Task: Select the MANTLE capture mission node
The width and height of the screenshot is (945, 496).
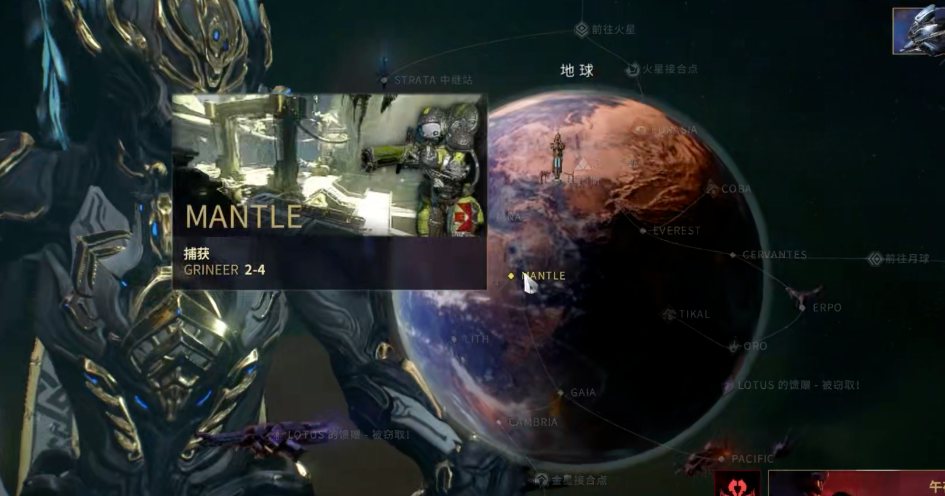Action: pos(512,275)
